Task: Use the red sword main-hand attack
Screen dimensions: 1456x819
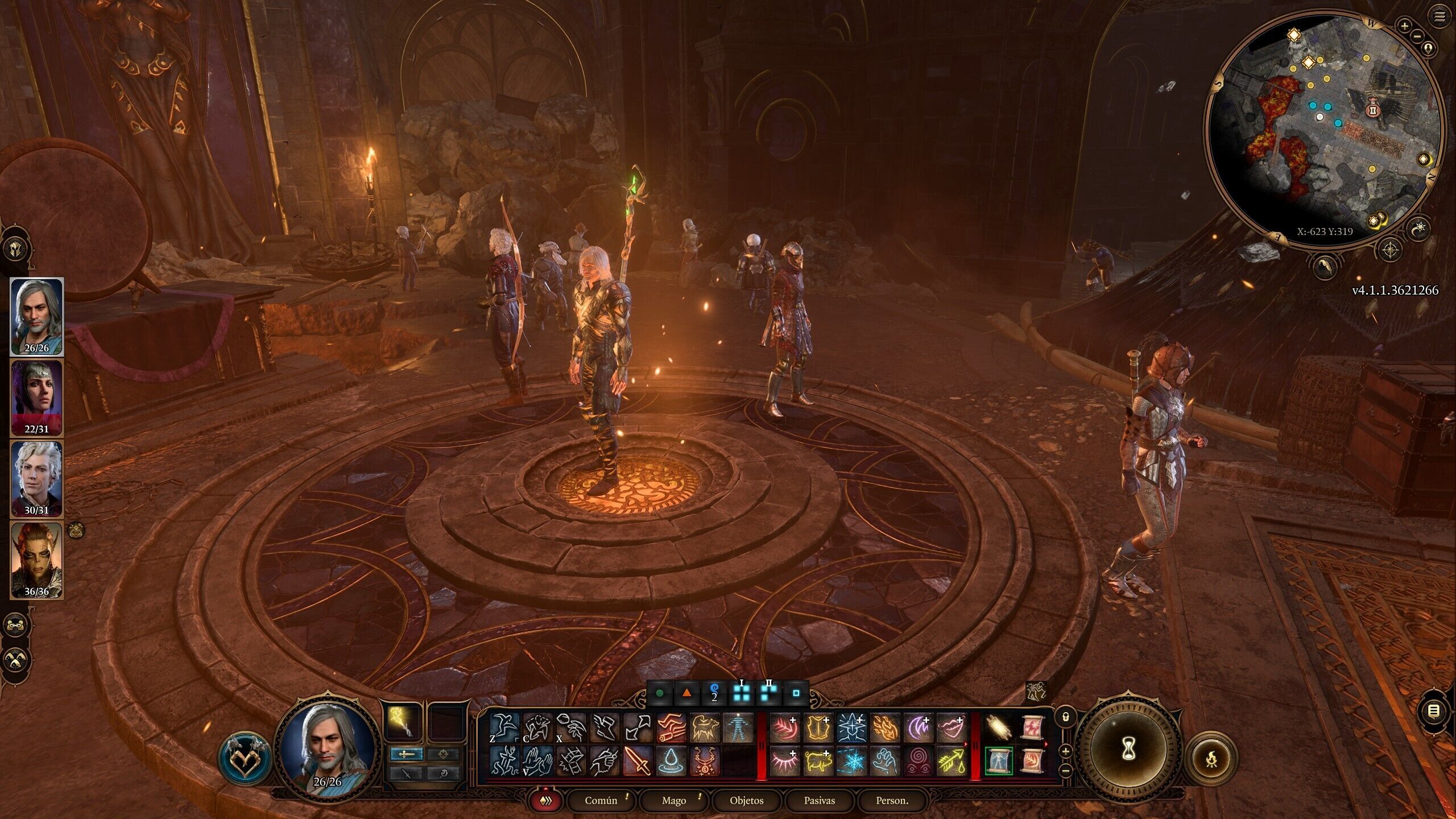Action: (638, 761)
